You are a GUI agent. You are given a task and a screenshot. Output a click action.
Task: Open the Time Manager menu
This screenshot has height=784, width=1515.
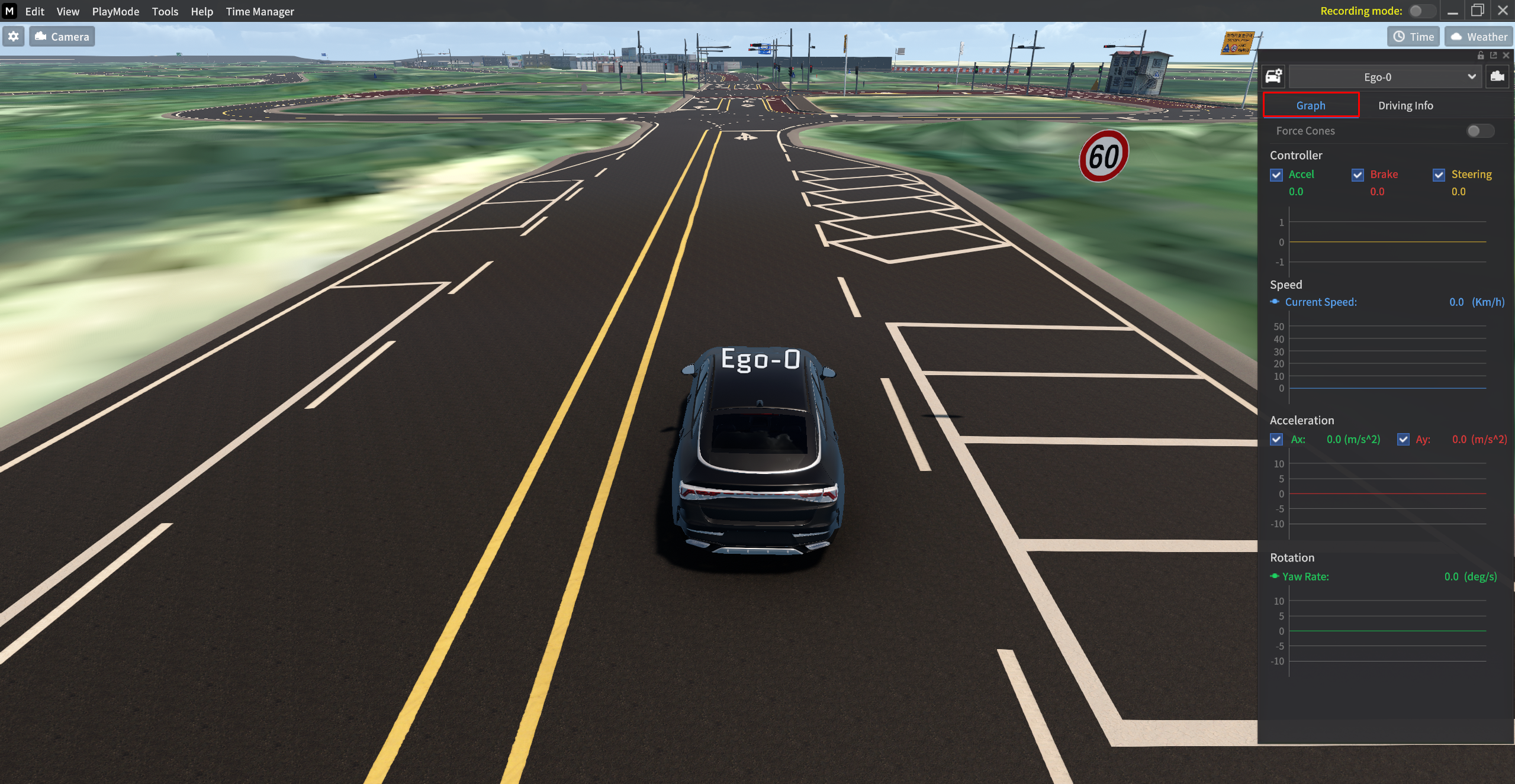259,11
